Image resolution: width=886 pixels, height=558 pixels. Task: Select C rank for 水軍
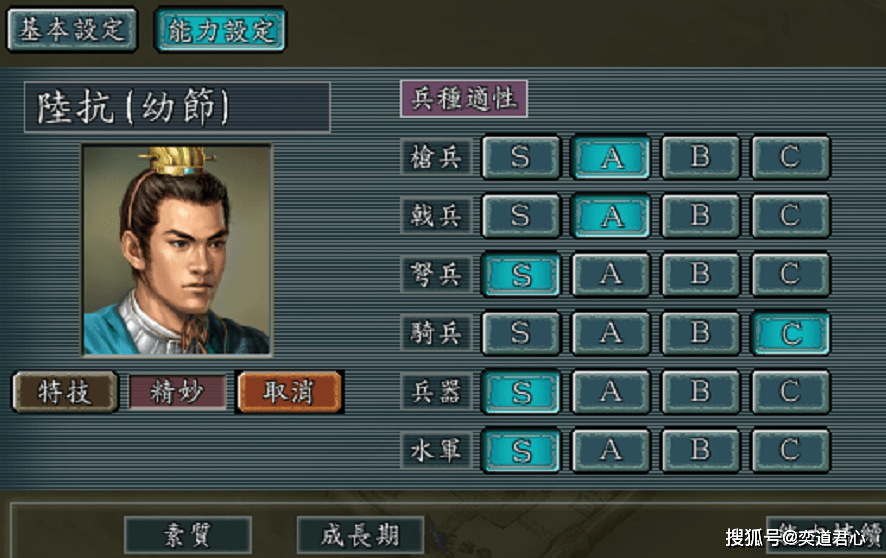pyautogui.click(x=790, y=450)
